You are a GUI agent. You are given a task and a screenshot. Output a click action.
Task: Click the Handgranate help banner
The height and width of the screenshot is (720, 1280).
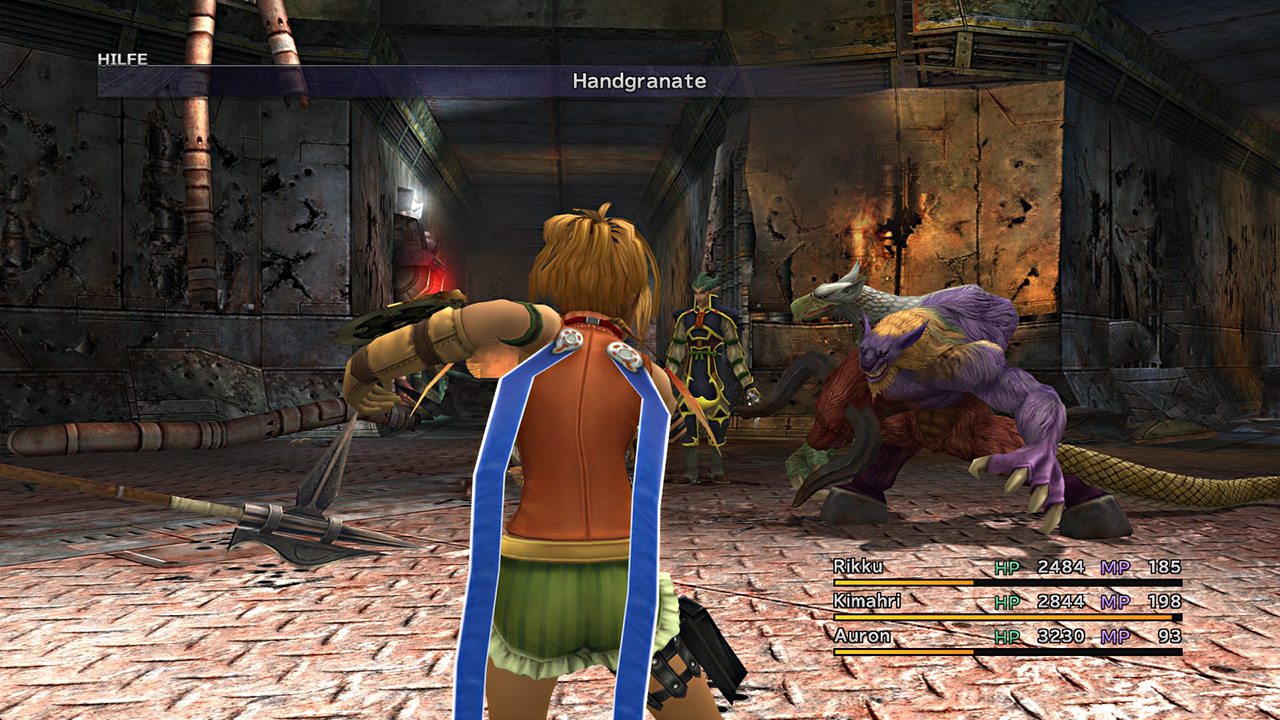[x=639, y=82]
